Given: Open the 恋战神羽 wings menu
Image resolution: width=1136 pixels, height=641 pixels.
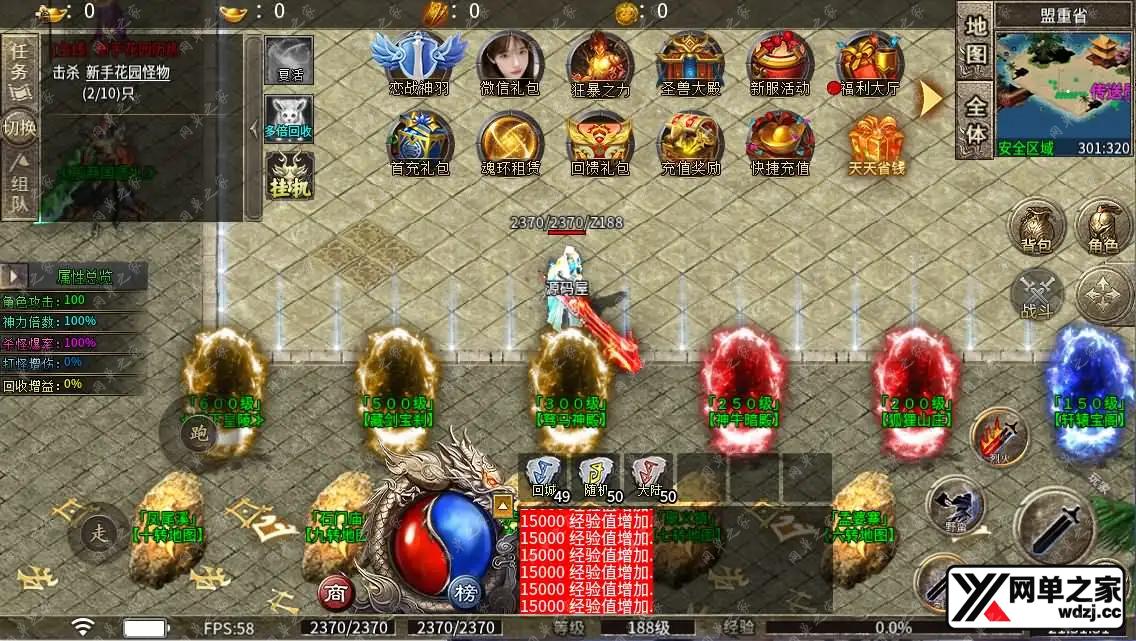Looking at the screenshot, I should click(x=419, y=60).
